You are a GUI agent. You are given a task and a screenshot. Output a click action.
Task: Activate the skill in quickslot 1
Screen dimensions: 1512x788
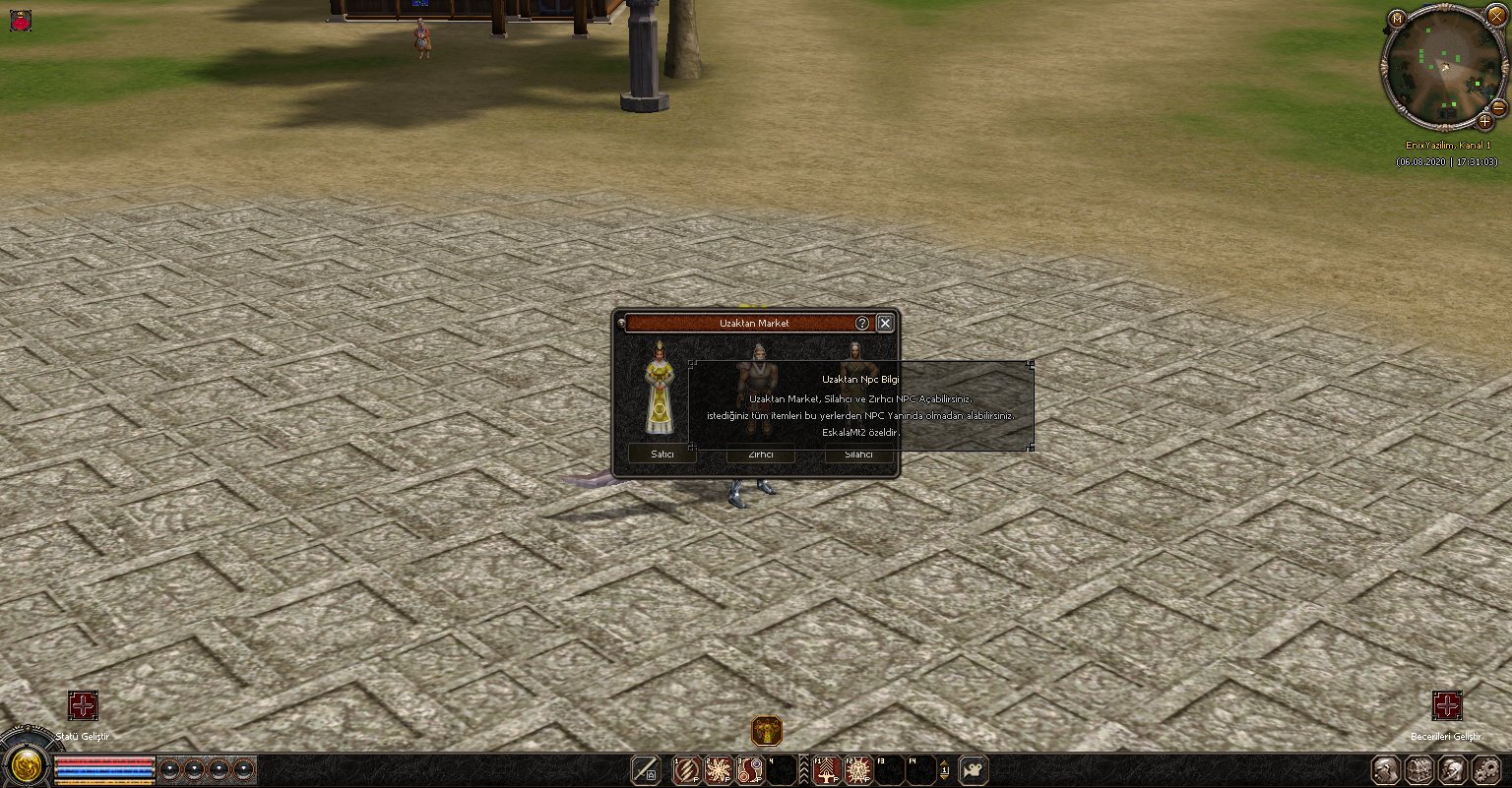686,769
